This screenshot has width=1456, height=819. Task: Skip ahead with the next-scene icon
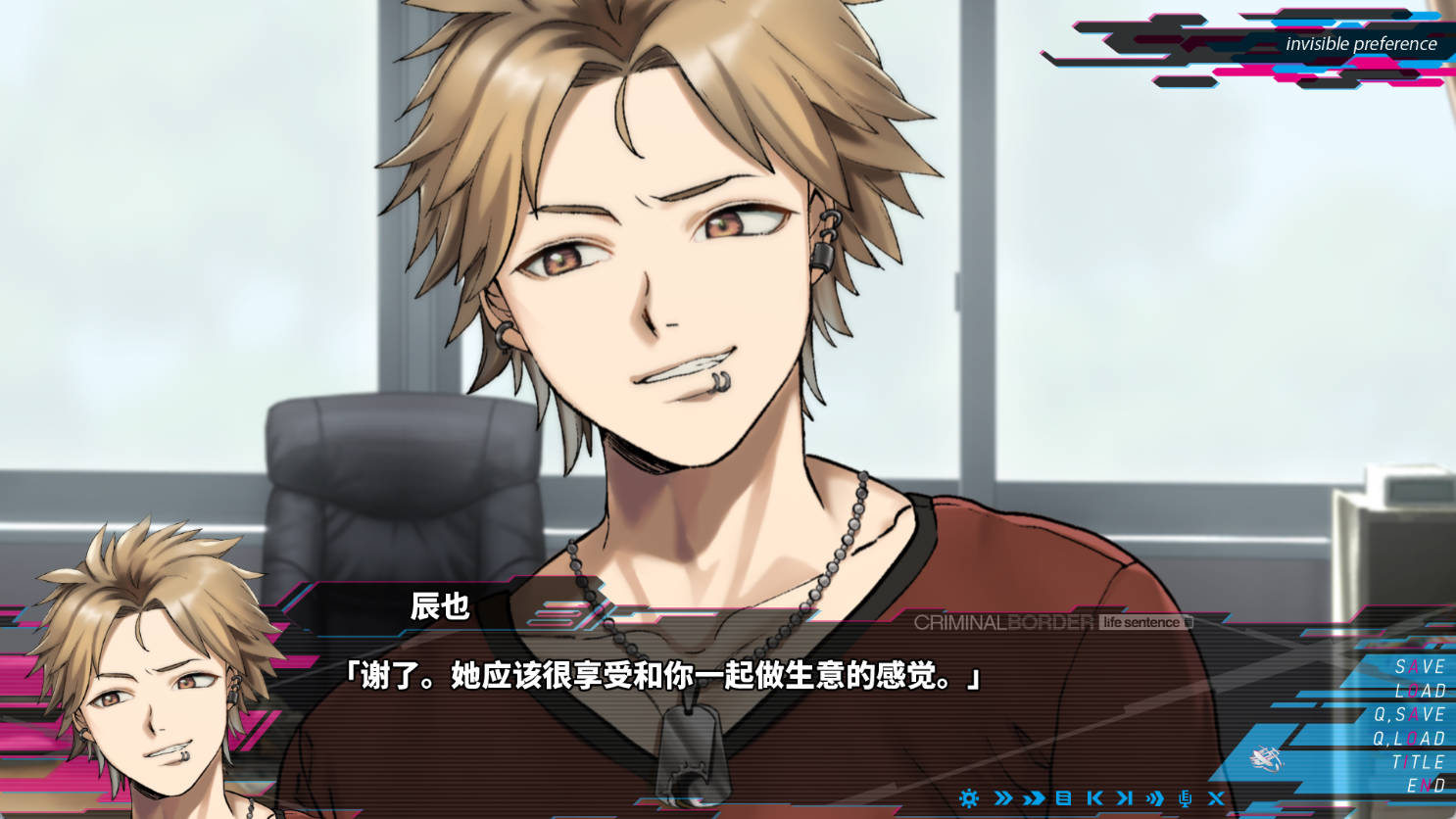click(x=1124, y=798)
